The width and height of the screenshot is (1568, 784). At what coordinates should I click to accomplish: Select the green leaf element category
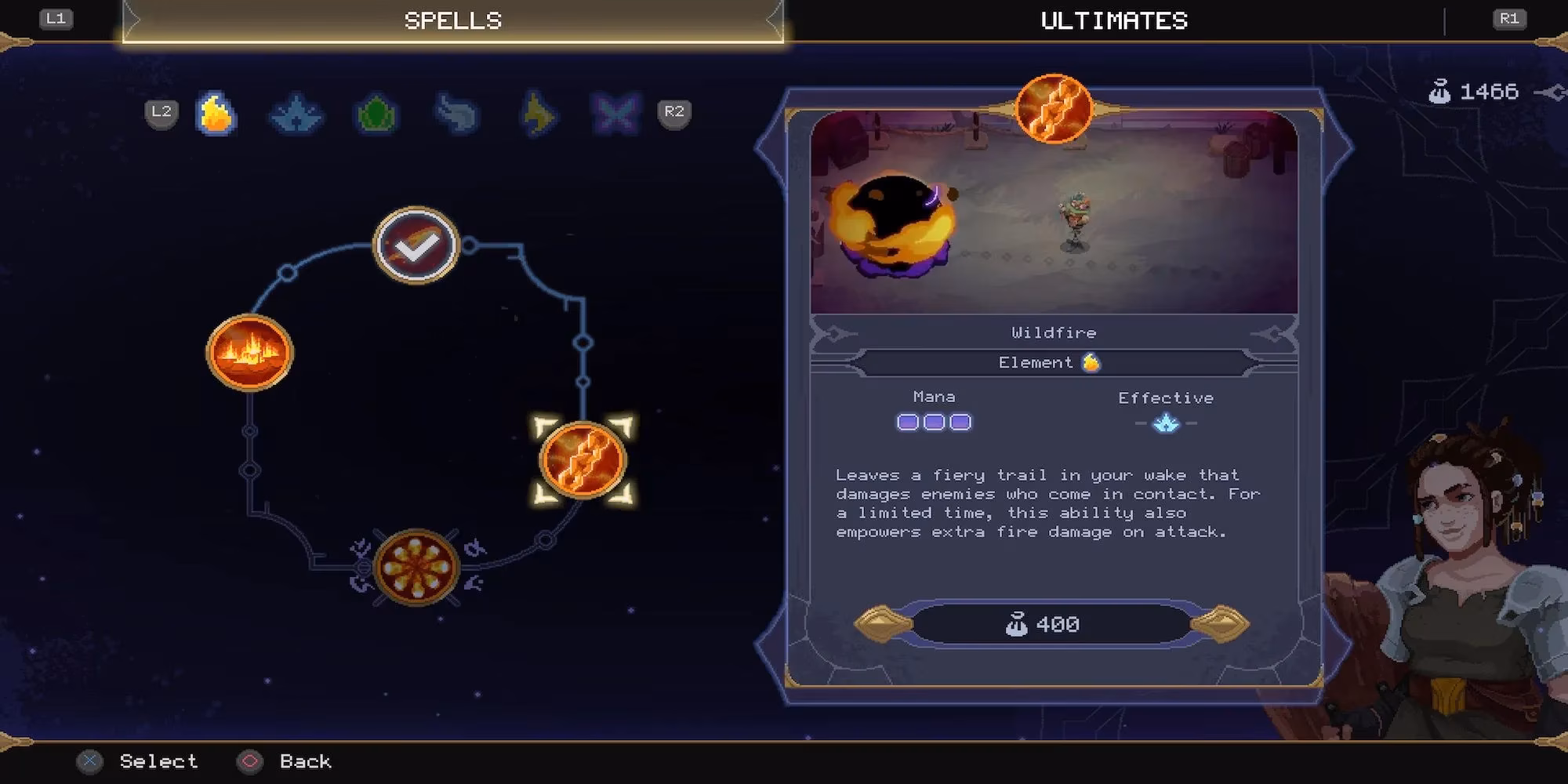coord(376,114)
